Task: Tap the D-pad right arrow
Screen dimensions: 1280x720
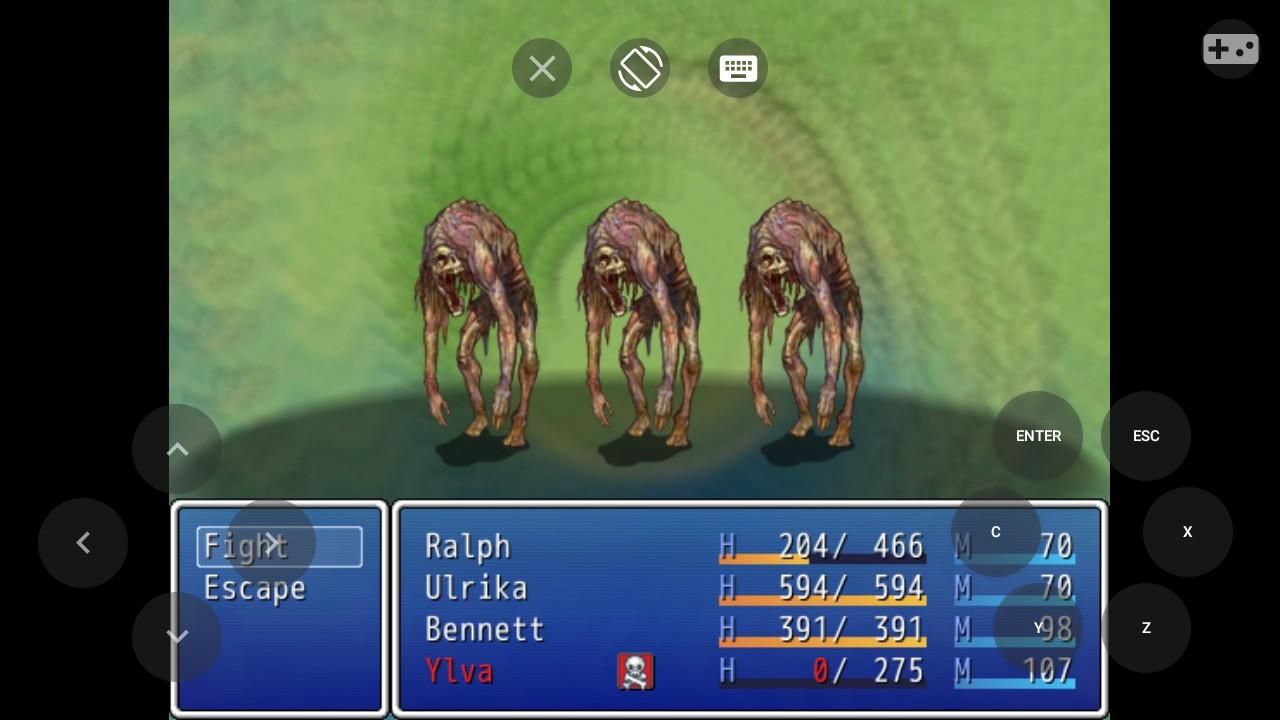Action: (272, 543)
